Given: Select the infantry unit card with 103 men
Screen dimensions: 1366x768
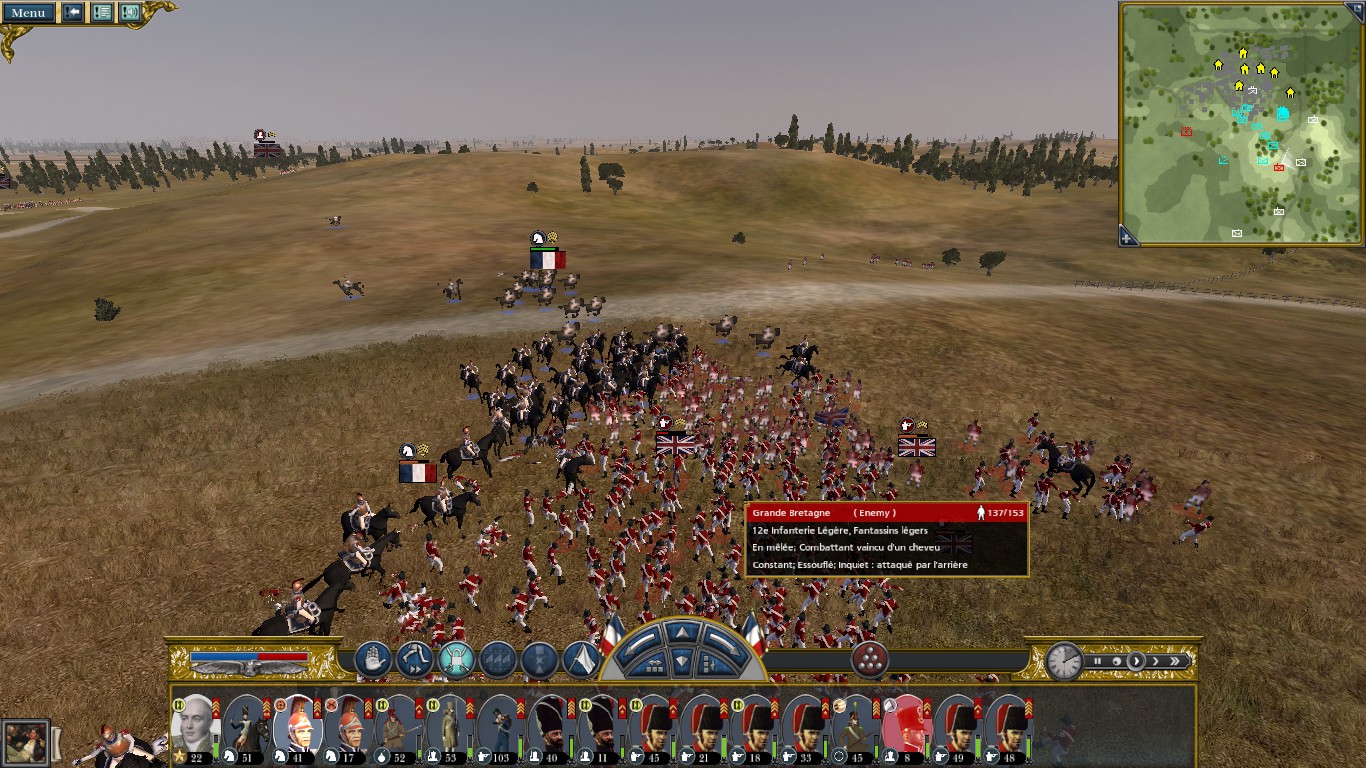Looking at the screenshot, I should point(498,727).
